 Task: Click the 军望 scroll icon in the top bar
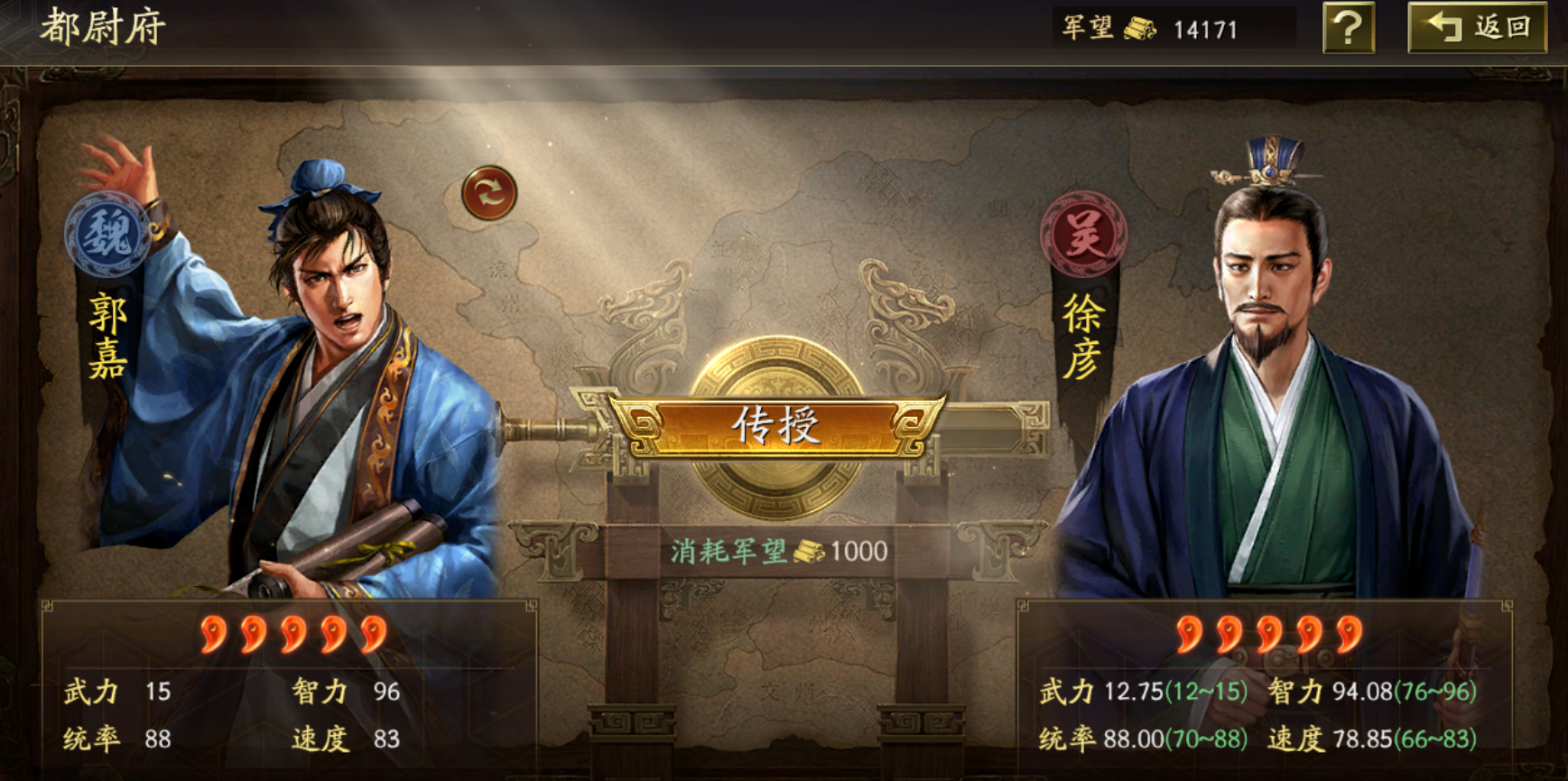tap(1140, 28)
